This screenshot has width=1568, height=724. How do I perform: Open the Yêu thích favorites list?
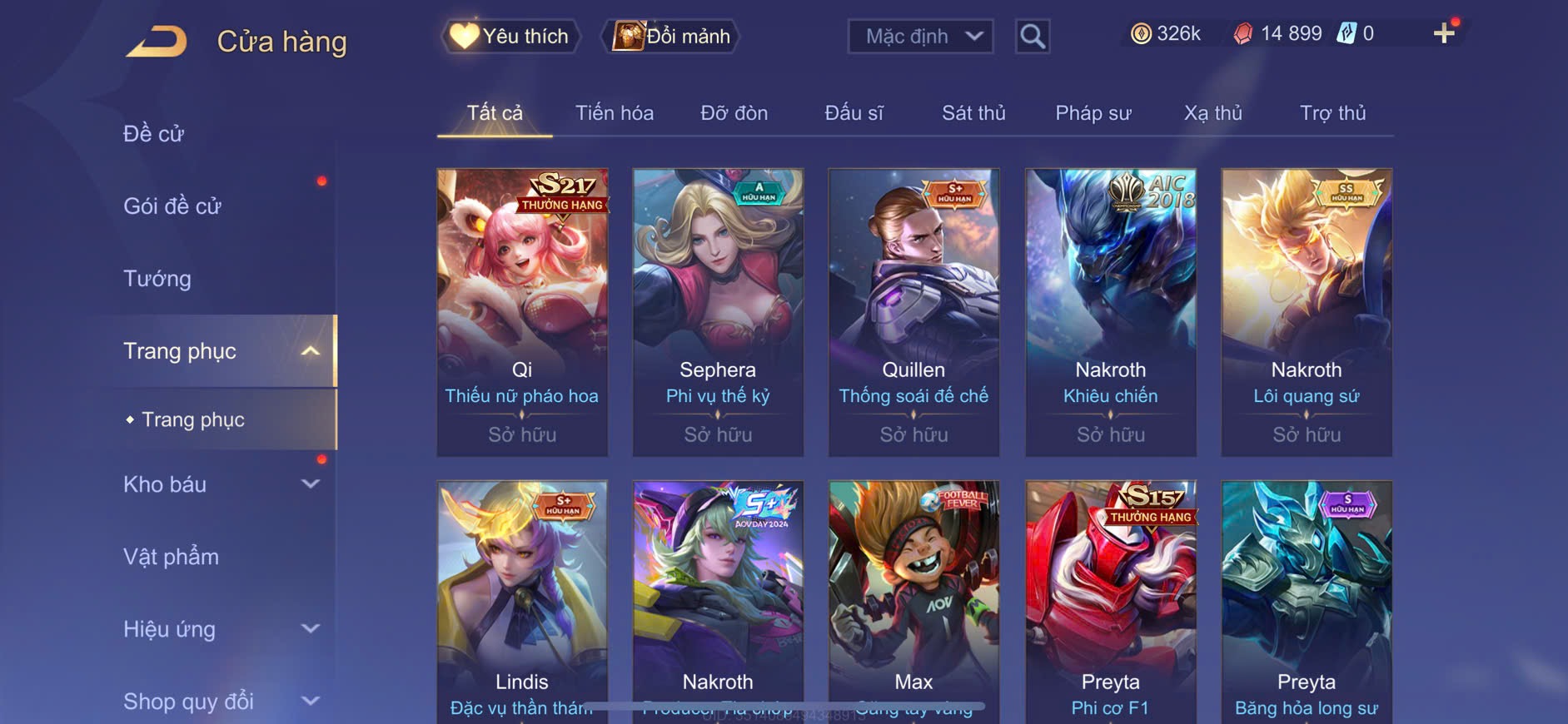(x=510, y=37)
